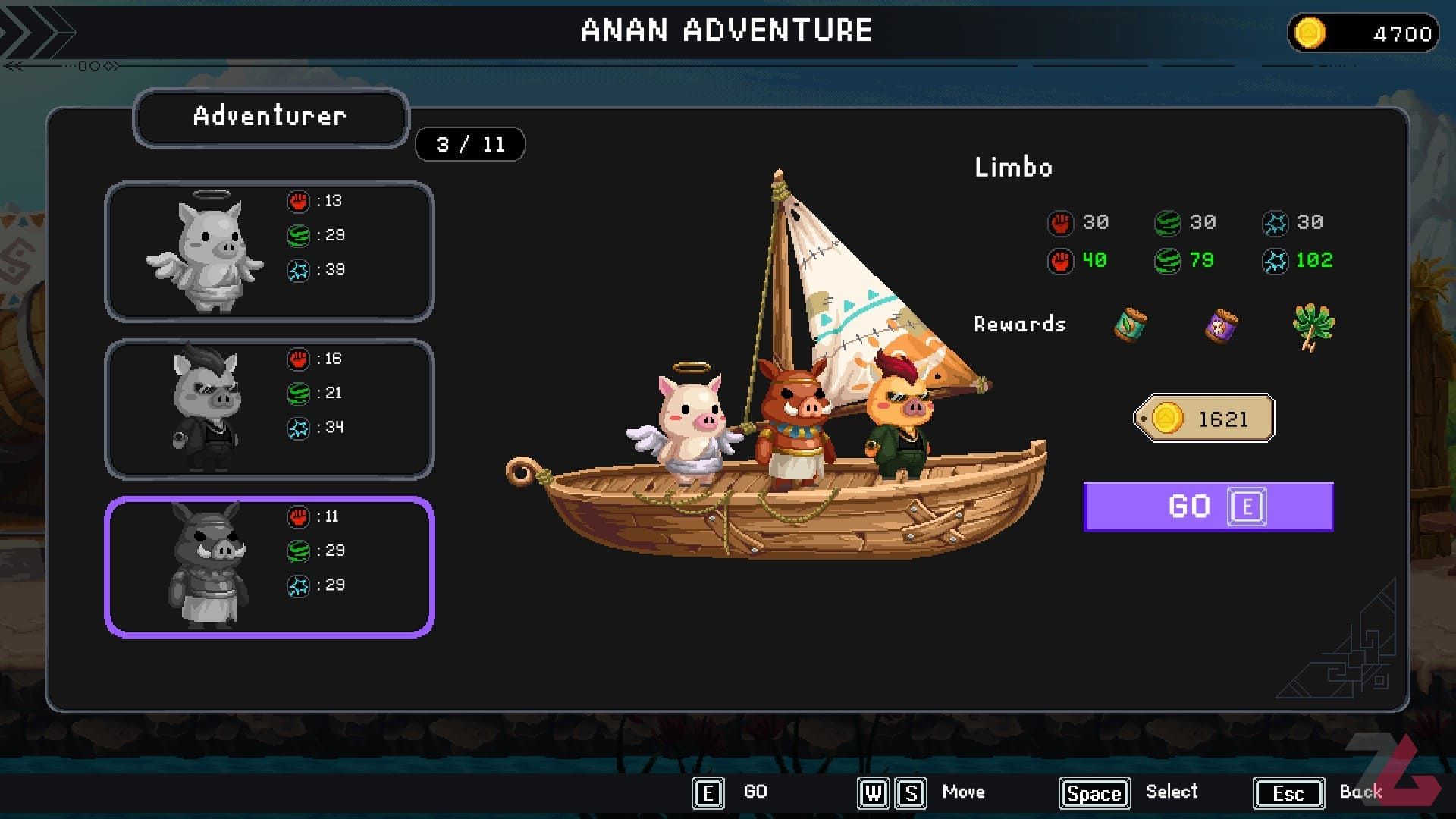The width and height of the screenshot is (1456, 819).
Task: Inspect the green leaf jar reward
Action: (x=1130, y=325)
